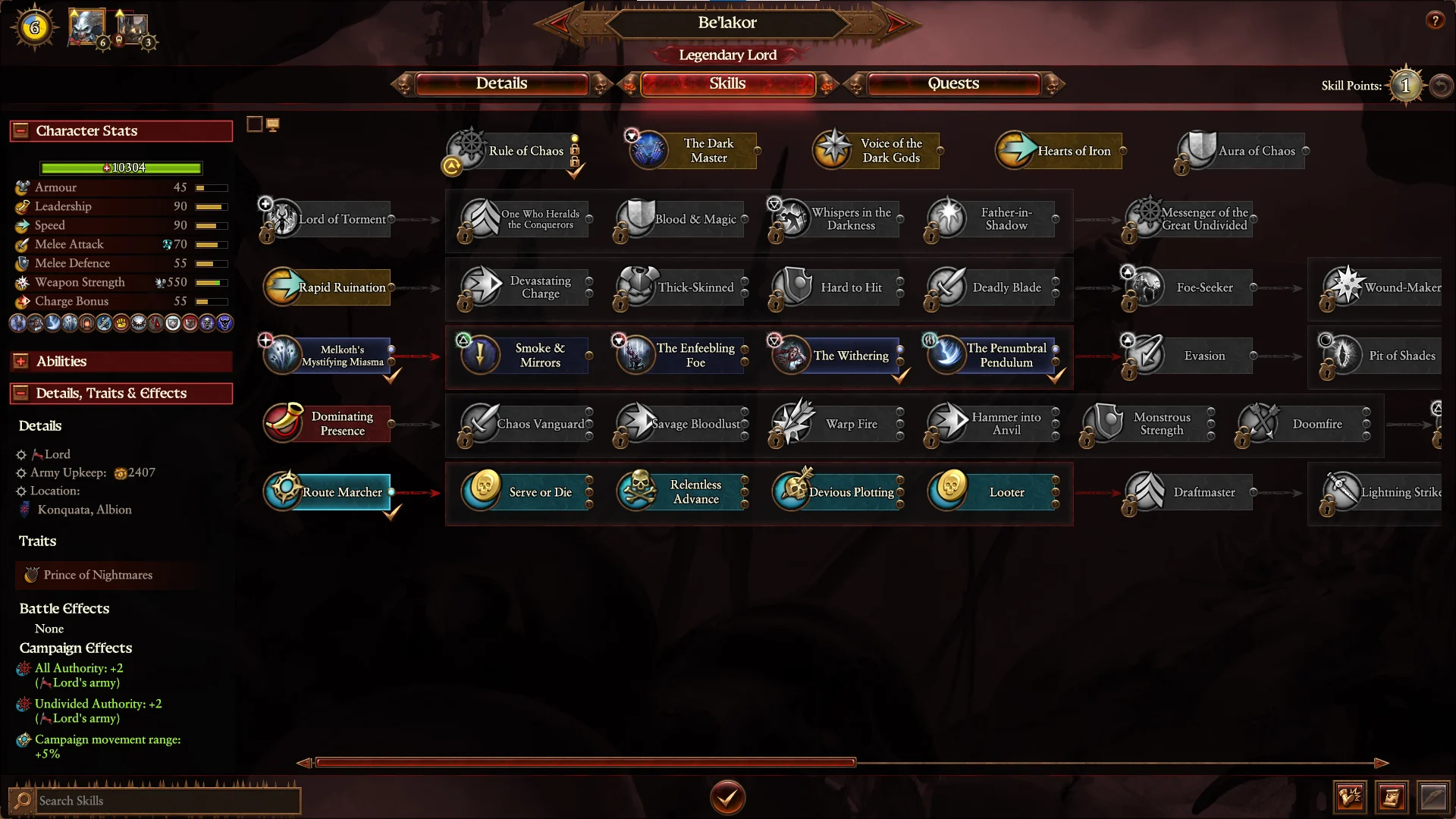Click the Prince of Nightmares trait

[x=99, y=576]
